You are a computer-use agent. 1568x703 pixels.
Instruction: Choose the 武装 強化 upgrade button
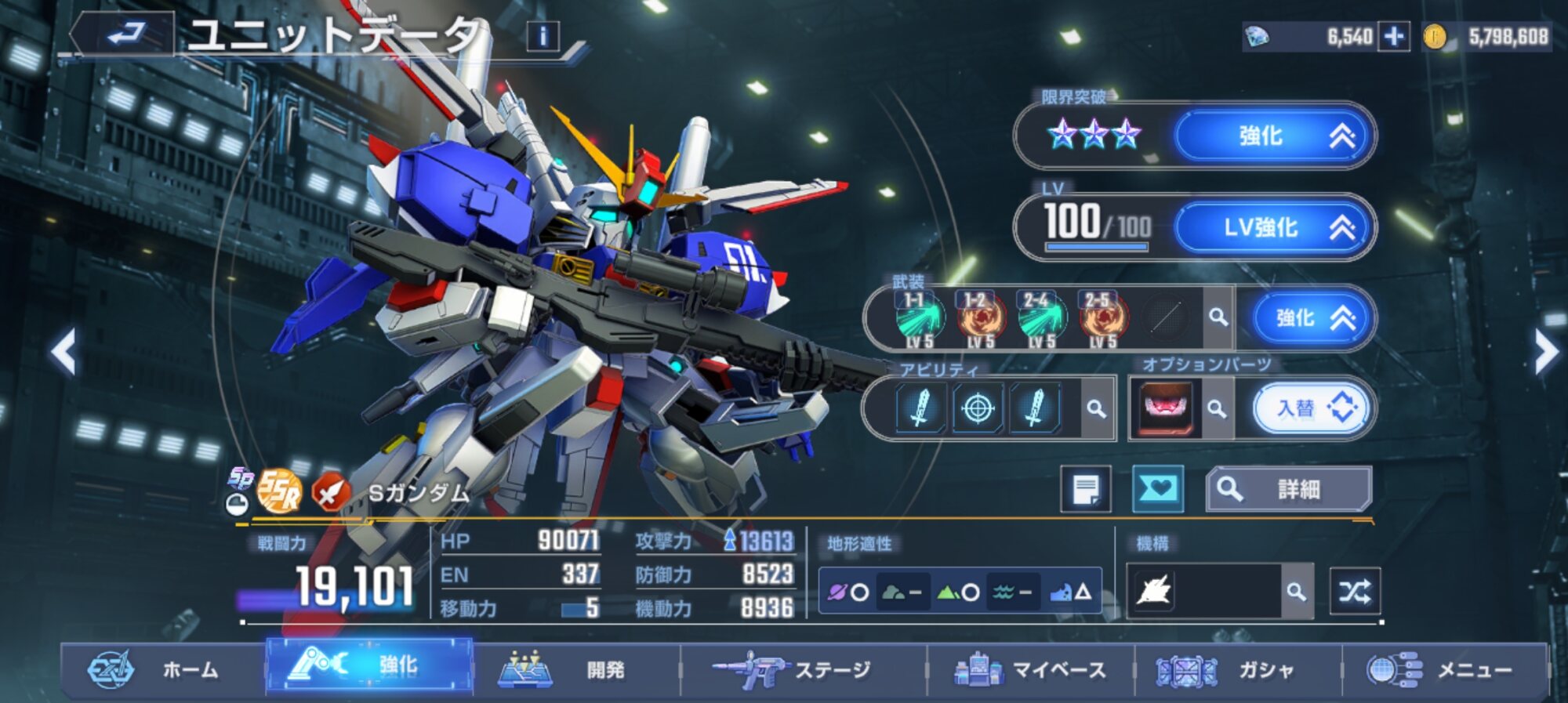pos(1312,318)
